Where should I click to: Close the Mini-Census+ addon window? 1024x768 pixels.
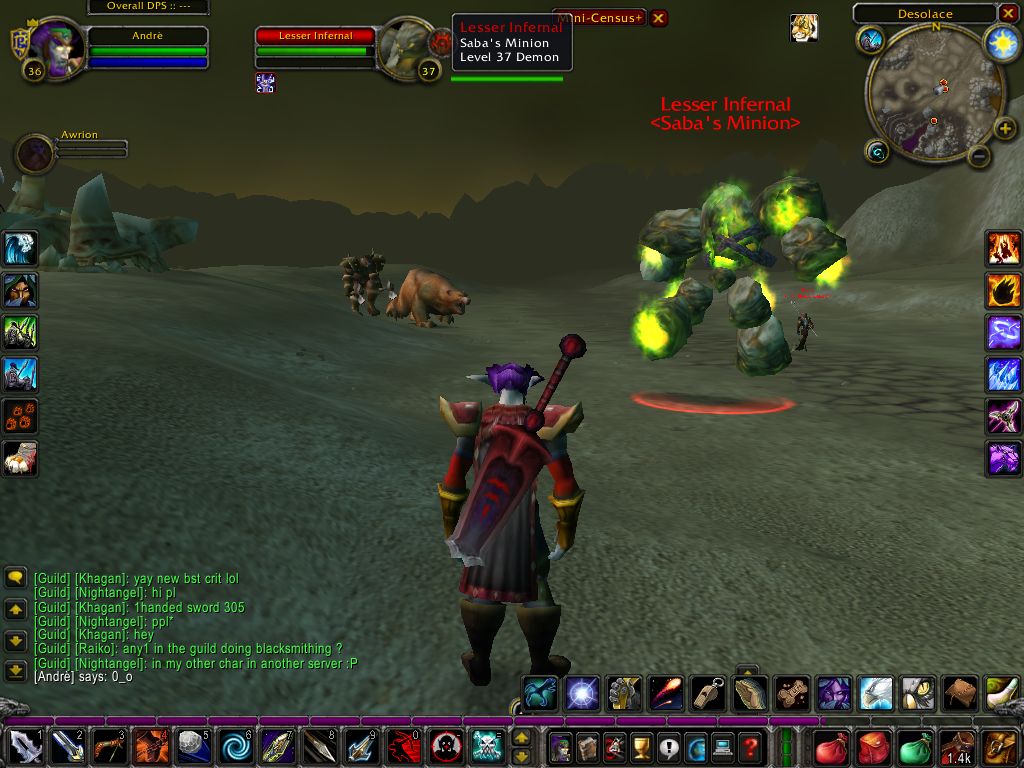658,18
